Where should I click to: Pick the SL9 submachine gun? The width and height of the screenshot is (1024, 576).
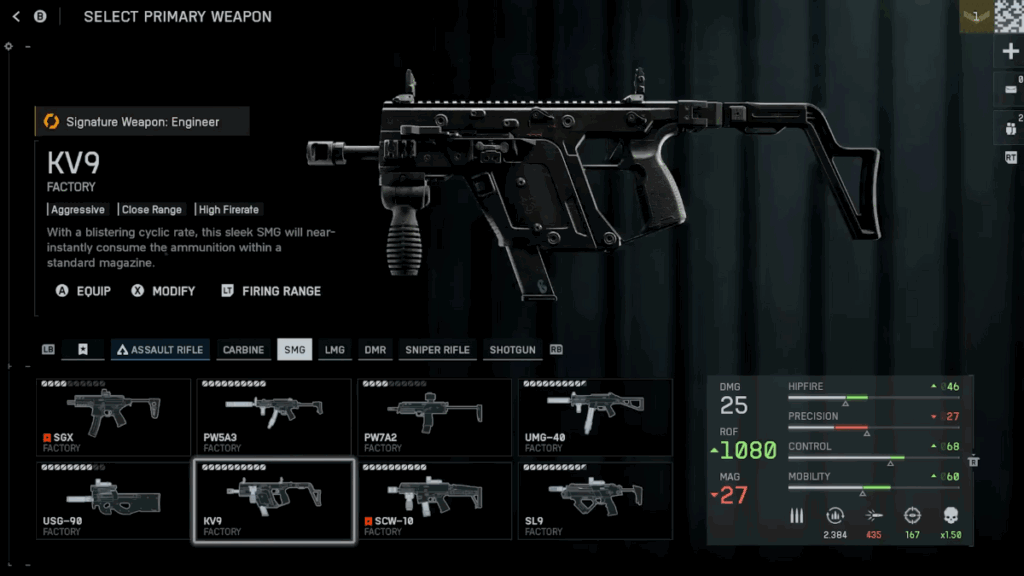tap(595, 500)
